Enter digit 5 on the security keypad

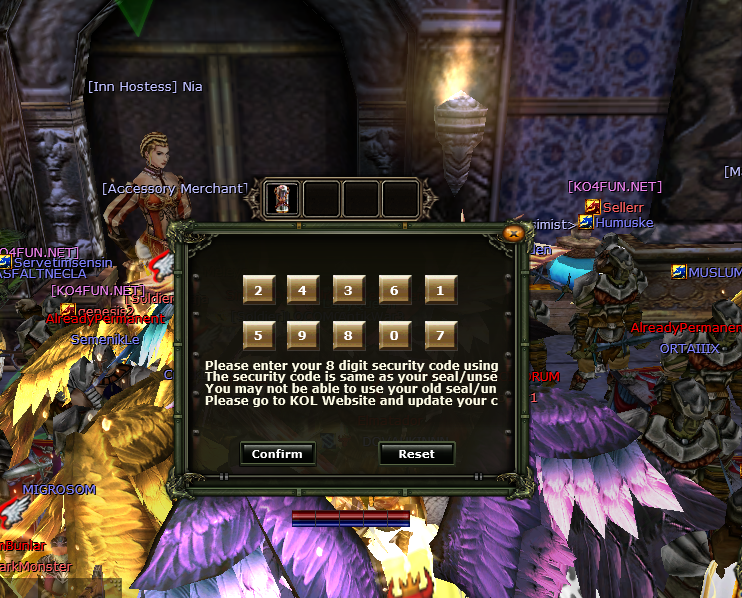[x=258, y=335]
